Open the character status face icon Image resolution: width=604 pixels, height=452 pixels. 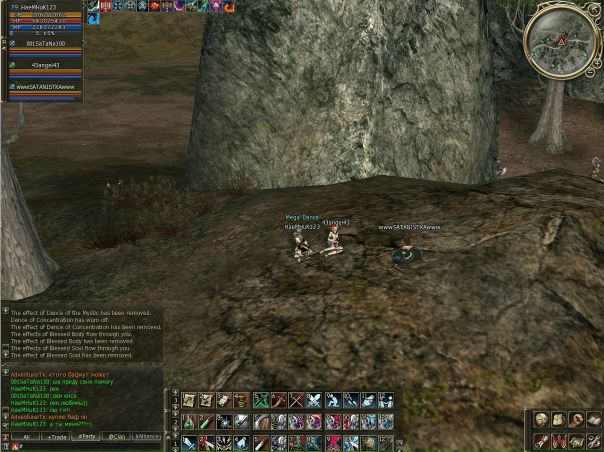click(541, 420)
